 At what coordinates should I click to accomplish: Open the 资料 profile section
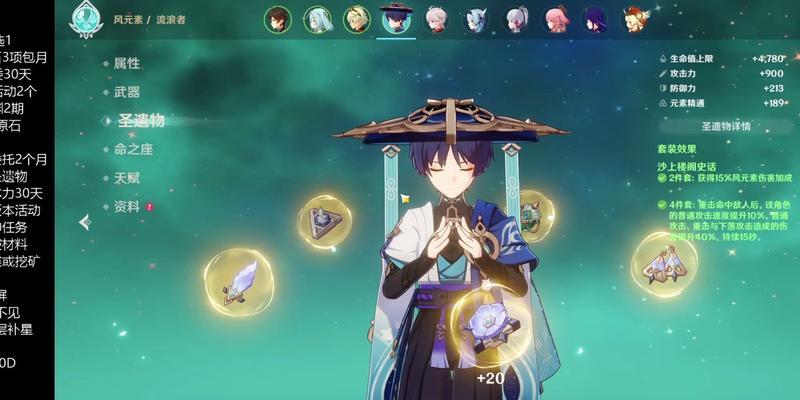pyautogui.click(x=127, y=206)
